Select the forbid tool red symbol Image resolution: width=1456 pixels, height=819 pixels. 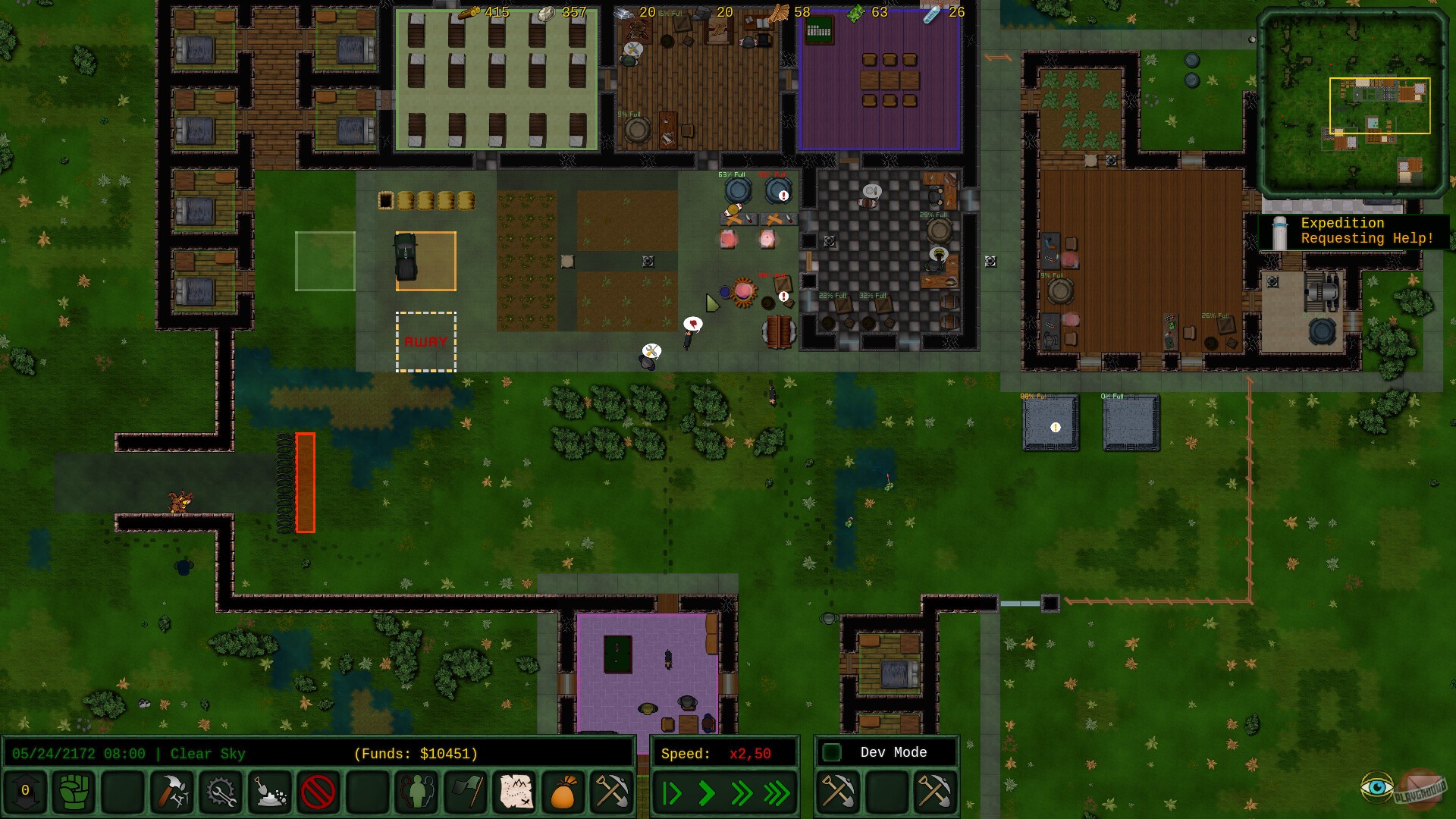click(x=318, y=792)
